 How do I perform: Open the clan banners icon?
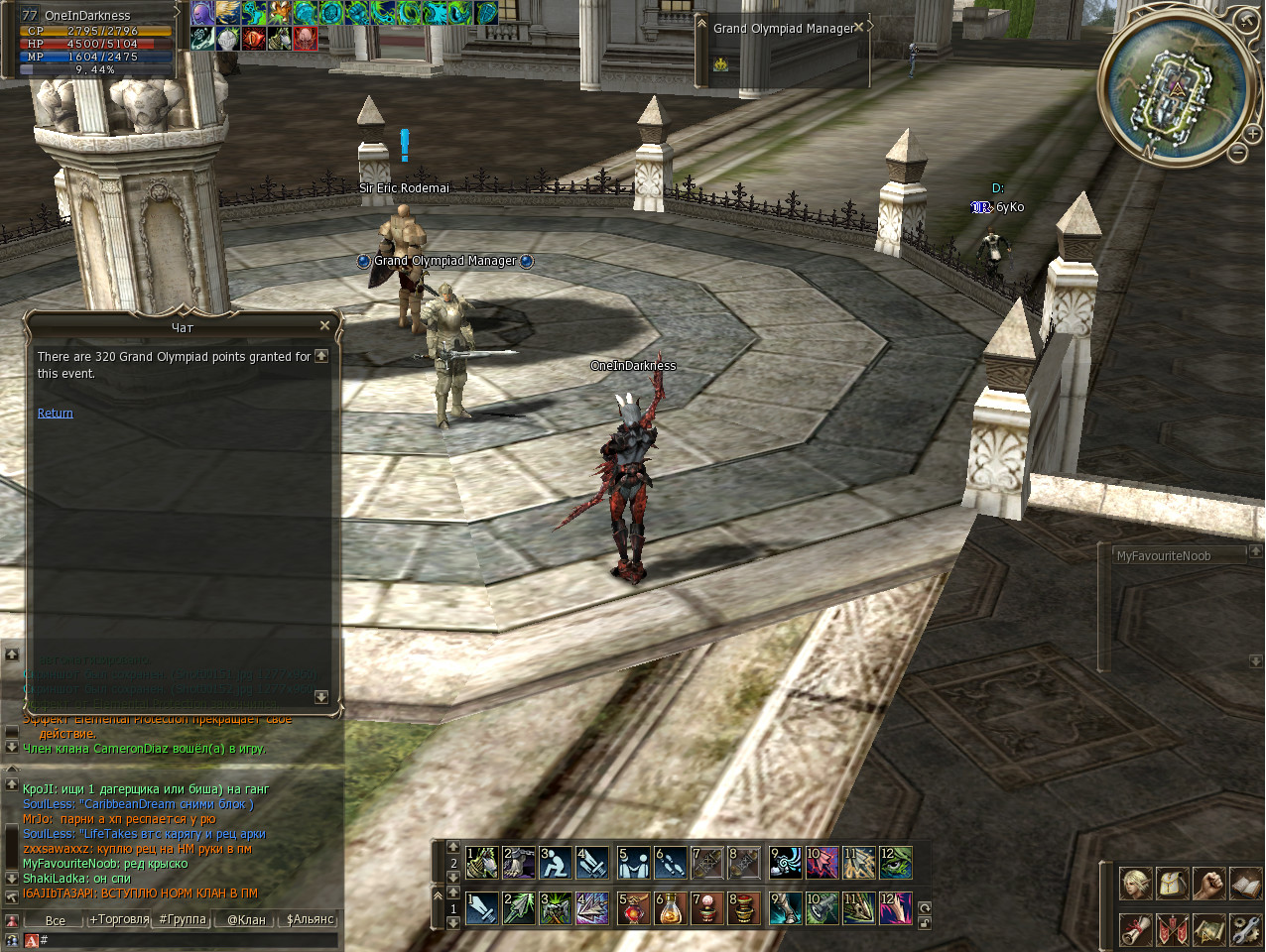click(x=1172, y=929)
